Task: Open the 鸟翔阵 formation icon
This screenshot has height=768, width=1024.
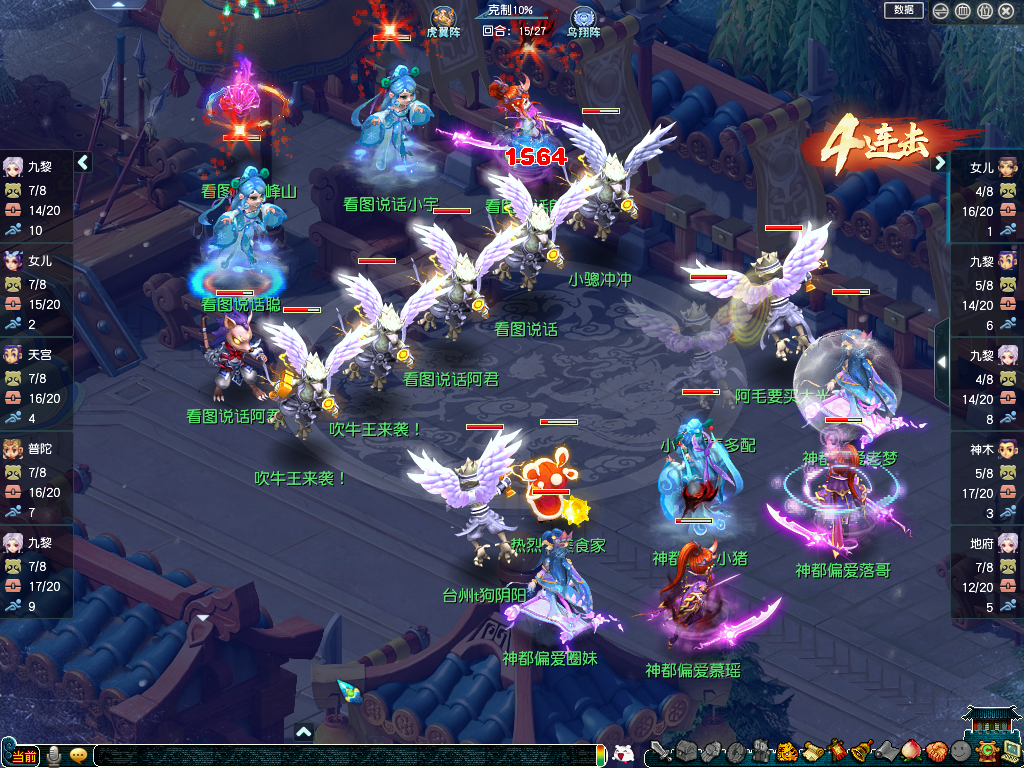Action: [x=583, y=17]
